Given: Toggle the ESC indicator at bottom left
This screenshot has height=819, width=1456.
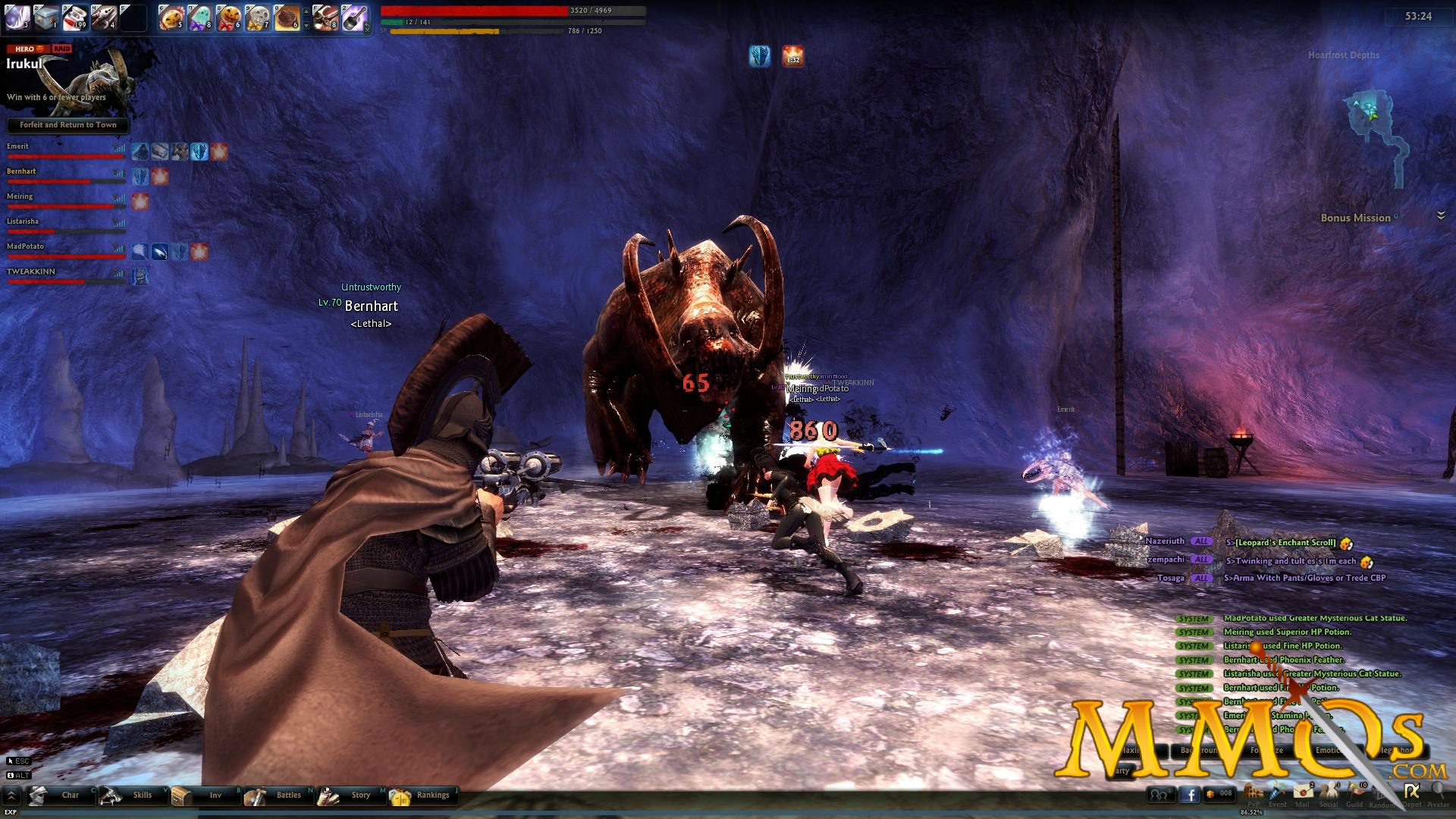Looking at the screenshot, I should (x=19, y=760).
